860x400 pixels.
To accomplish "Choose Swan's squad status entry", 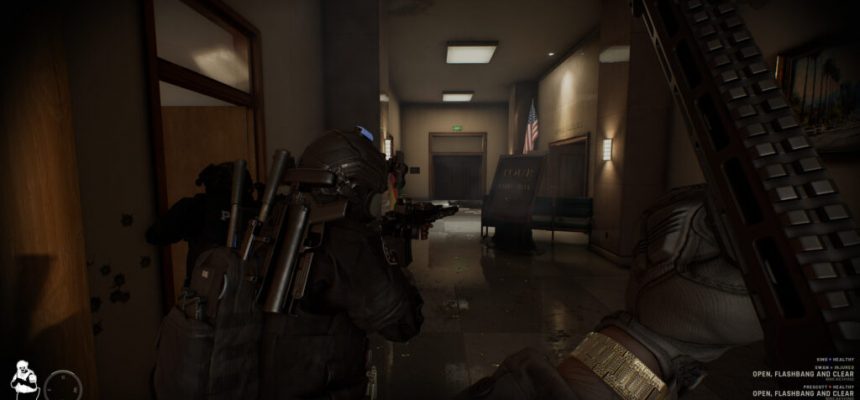I will [832, 368].
